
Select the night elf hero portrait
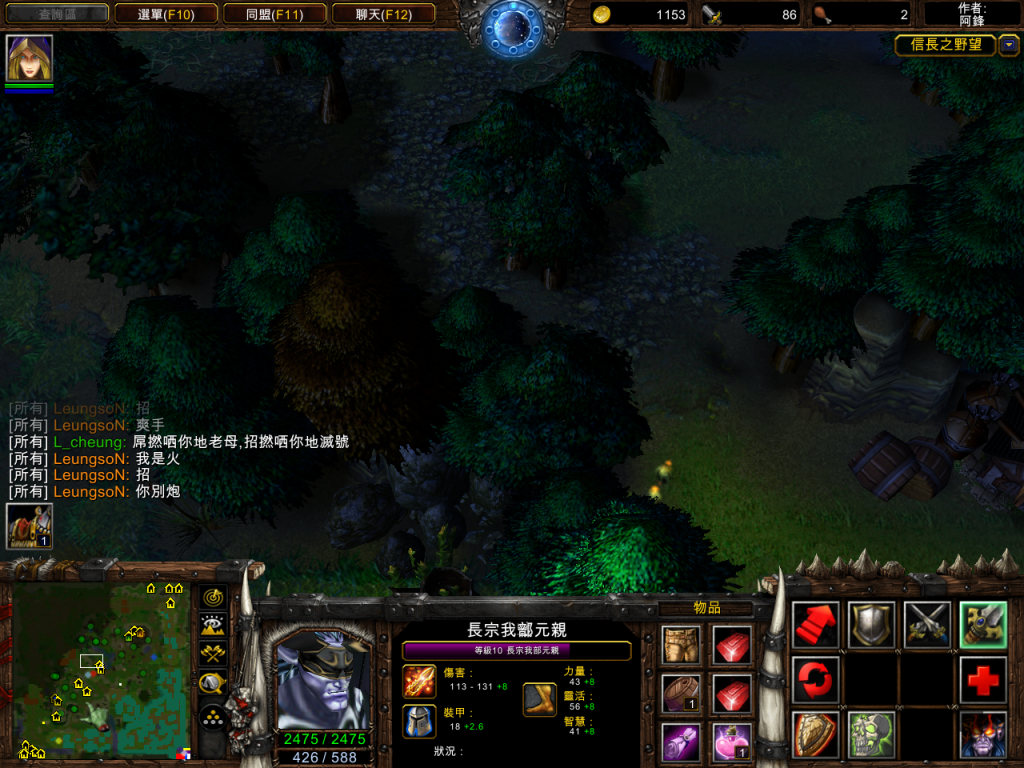[x=321, y=681]
